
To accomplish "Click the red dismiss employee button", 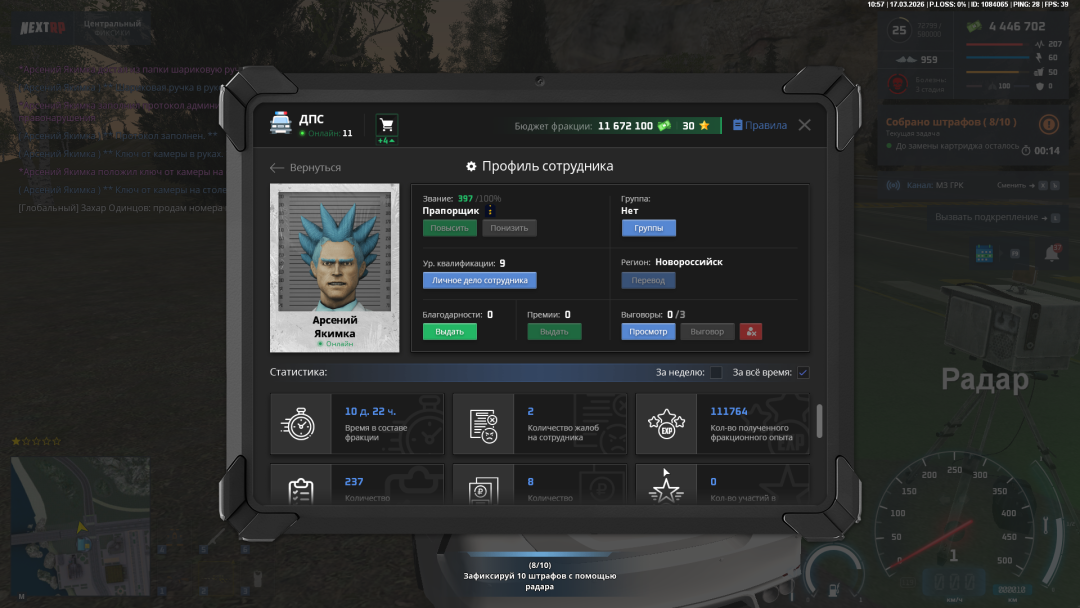I will point(751,331).
